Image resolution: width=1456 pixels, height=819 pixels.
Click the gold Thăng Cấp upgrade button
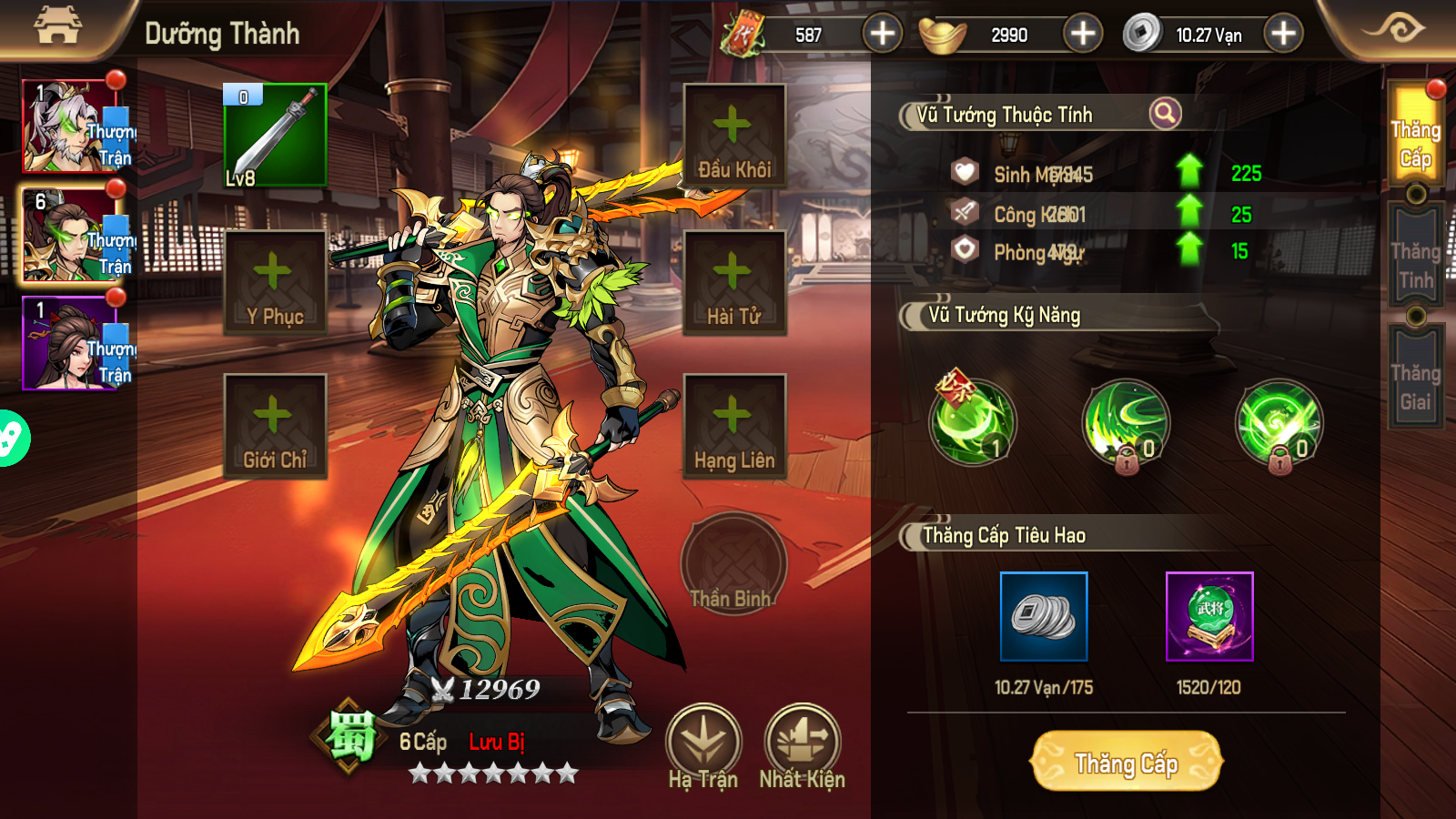point(1127,763)
